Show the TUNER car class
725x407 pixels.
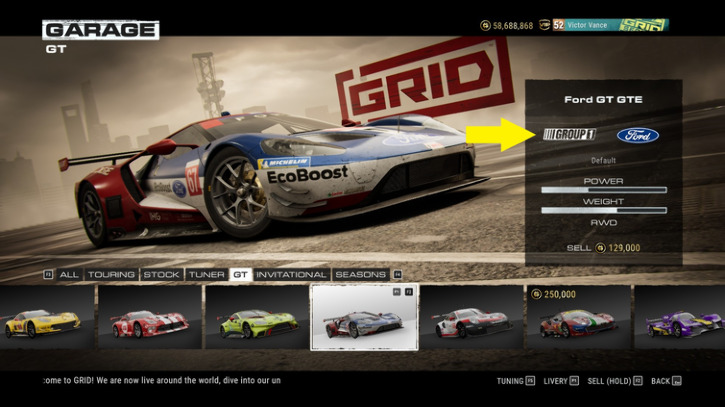(205, 274)
